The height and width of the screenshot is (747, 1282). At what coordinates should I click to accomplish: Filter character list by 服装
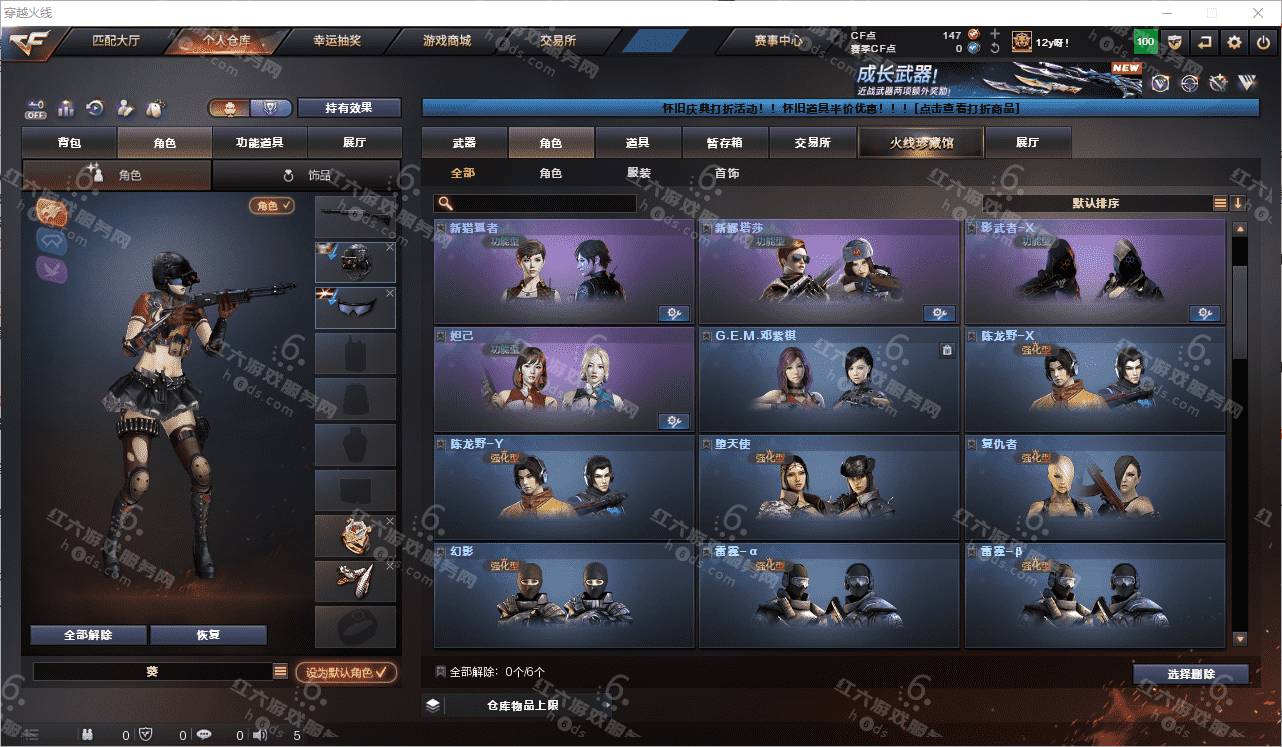coord(639,173)
